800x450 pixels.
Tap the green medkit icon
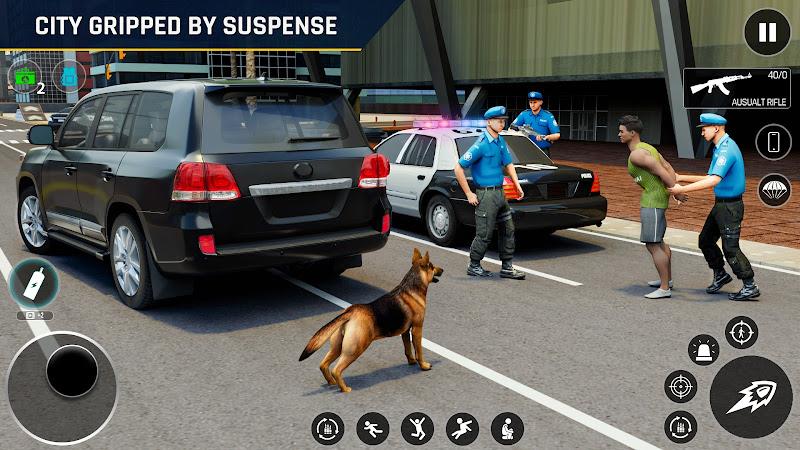click(23, 74)
